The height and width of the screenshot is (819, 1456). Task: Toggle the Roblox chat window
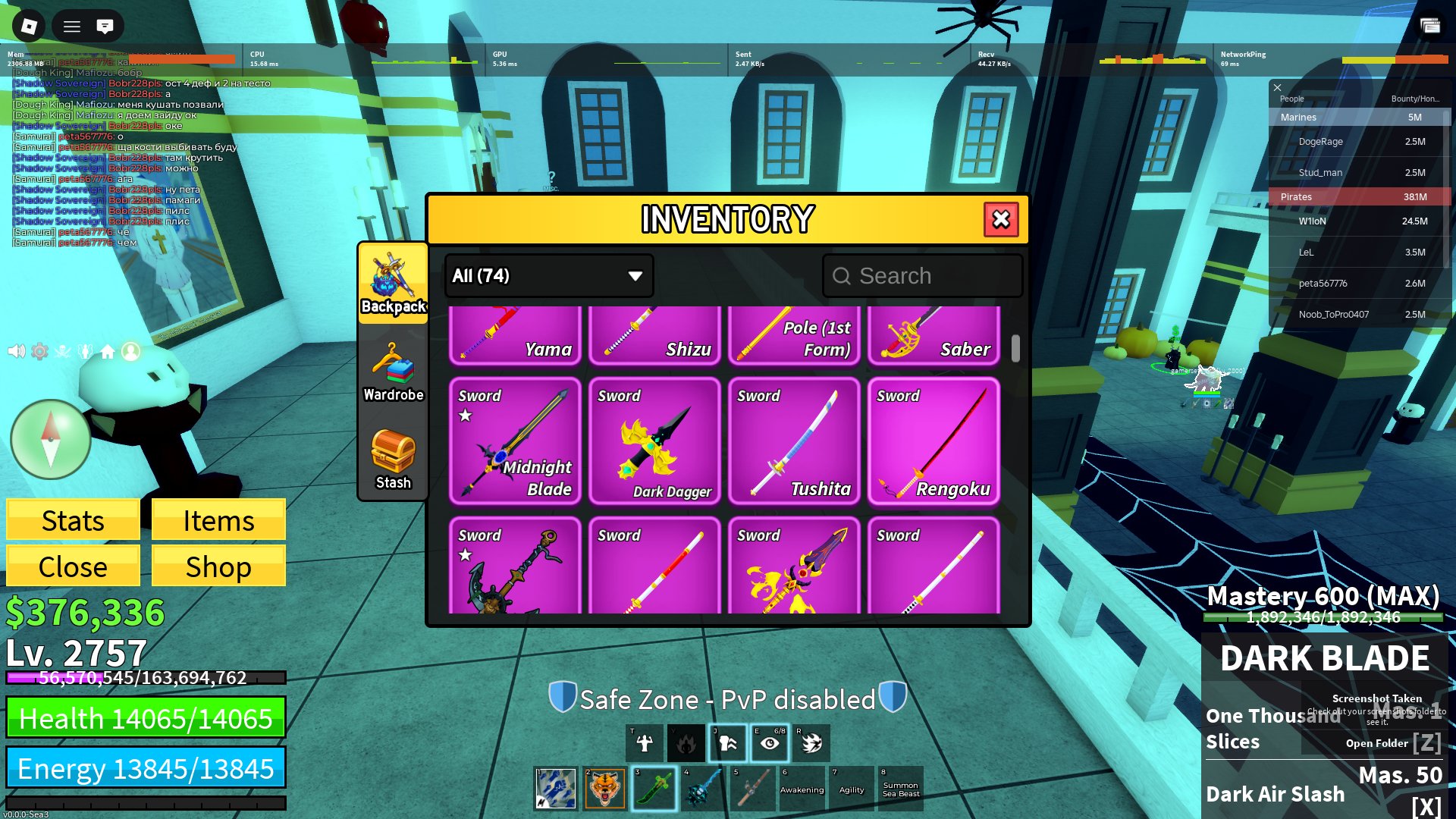[105, 27]
